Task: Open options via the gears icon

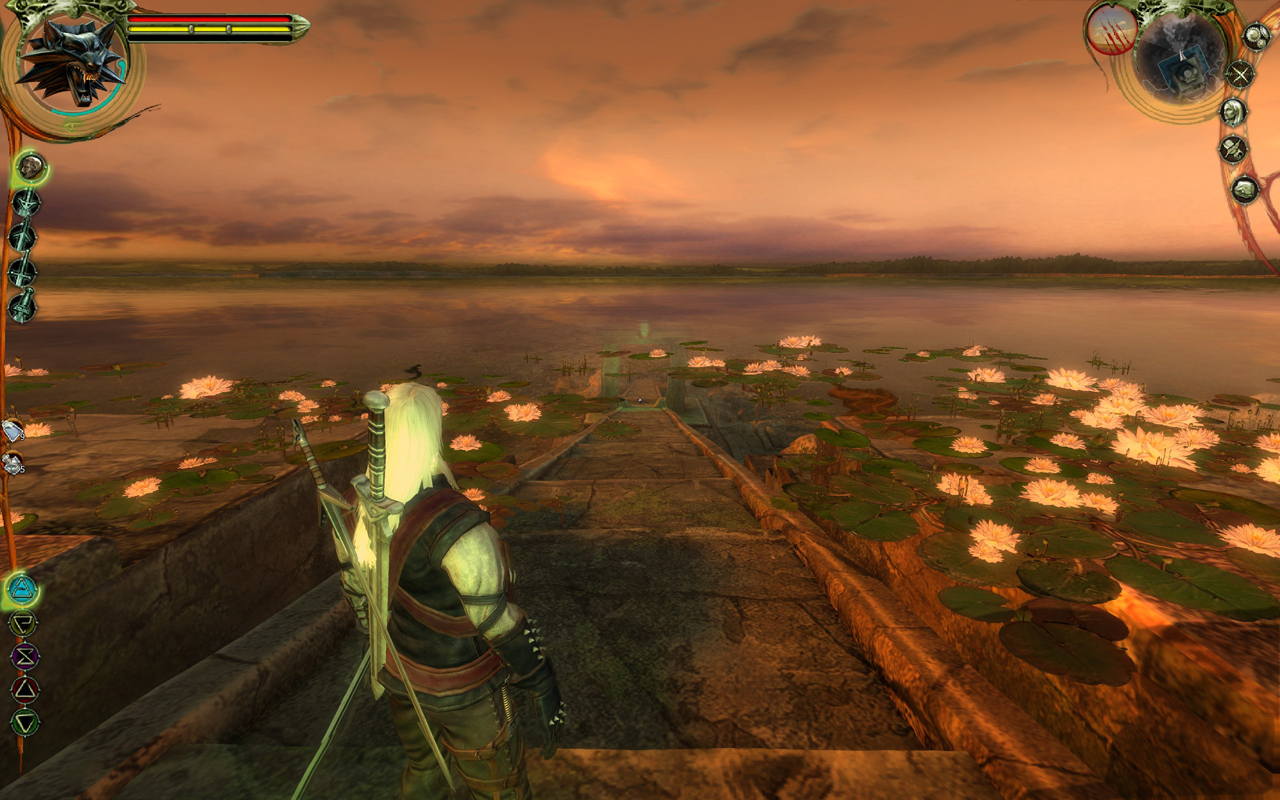Action: 1255,37
